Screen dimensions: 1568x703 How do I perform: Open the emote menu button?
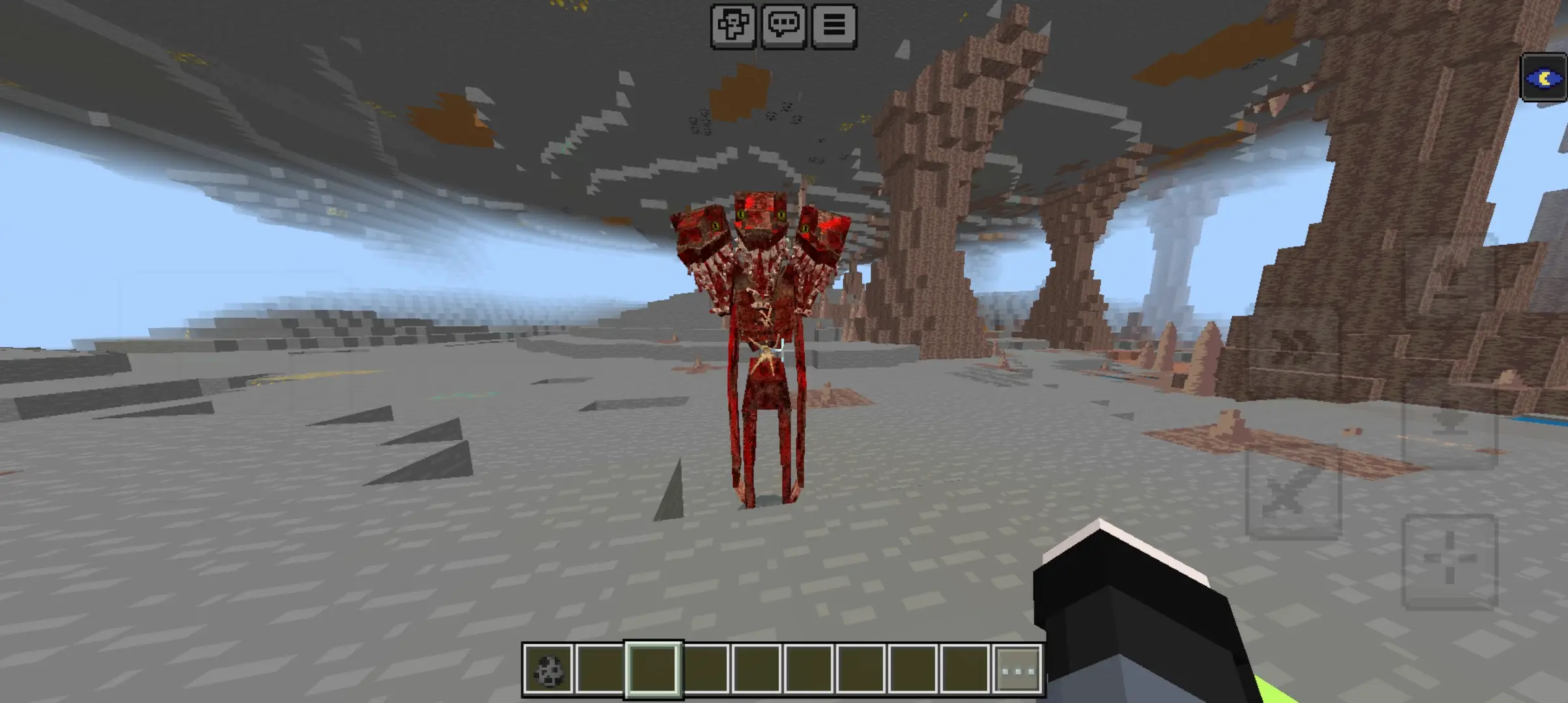coord(733,26)
